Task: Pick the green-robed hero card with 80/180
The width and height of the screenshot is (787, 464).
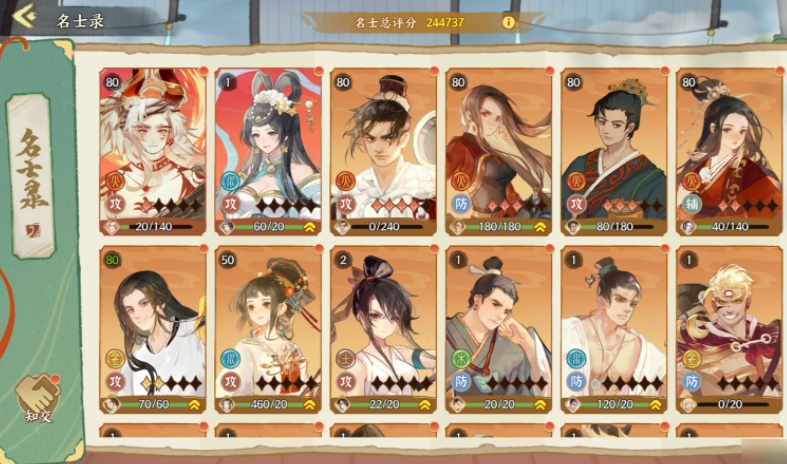Action: tap(613, 150)
